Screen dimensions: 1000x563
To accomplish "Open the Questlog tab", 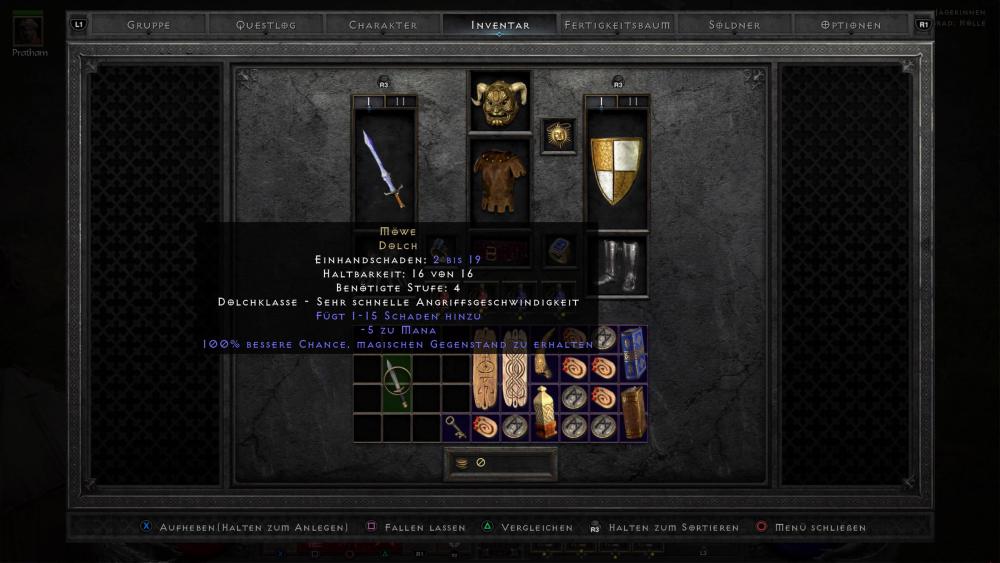I will click(266, 25).
